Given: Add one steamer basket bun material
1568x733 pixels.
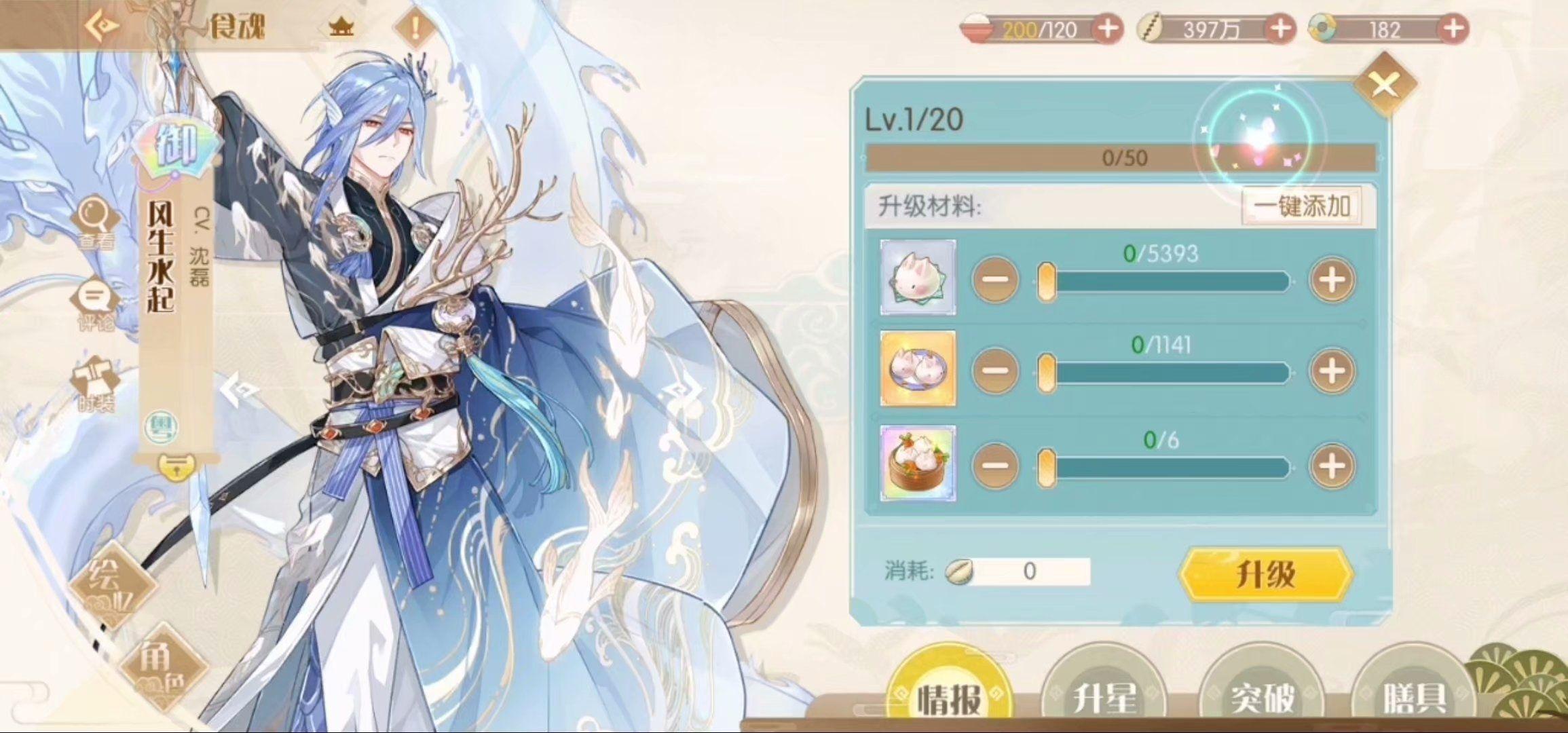Looking at the screenshot, I should click(1332, 466).
